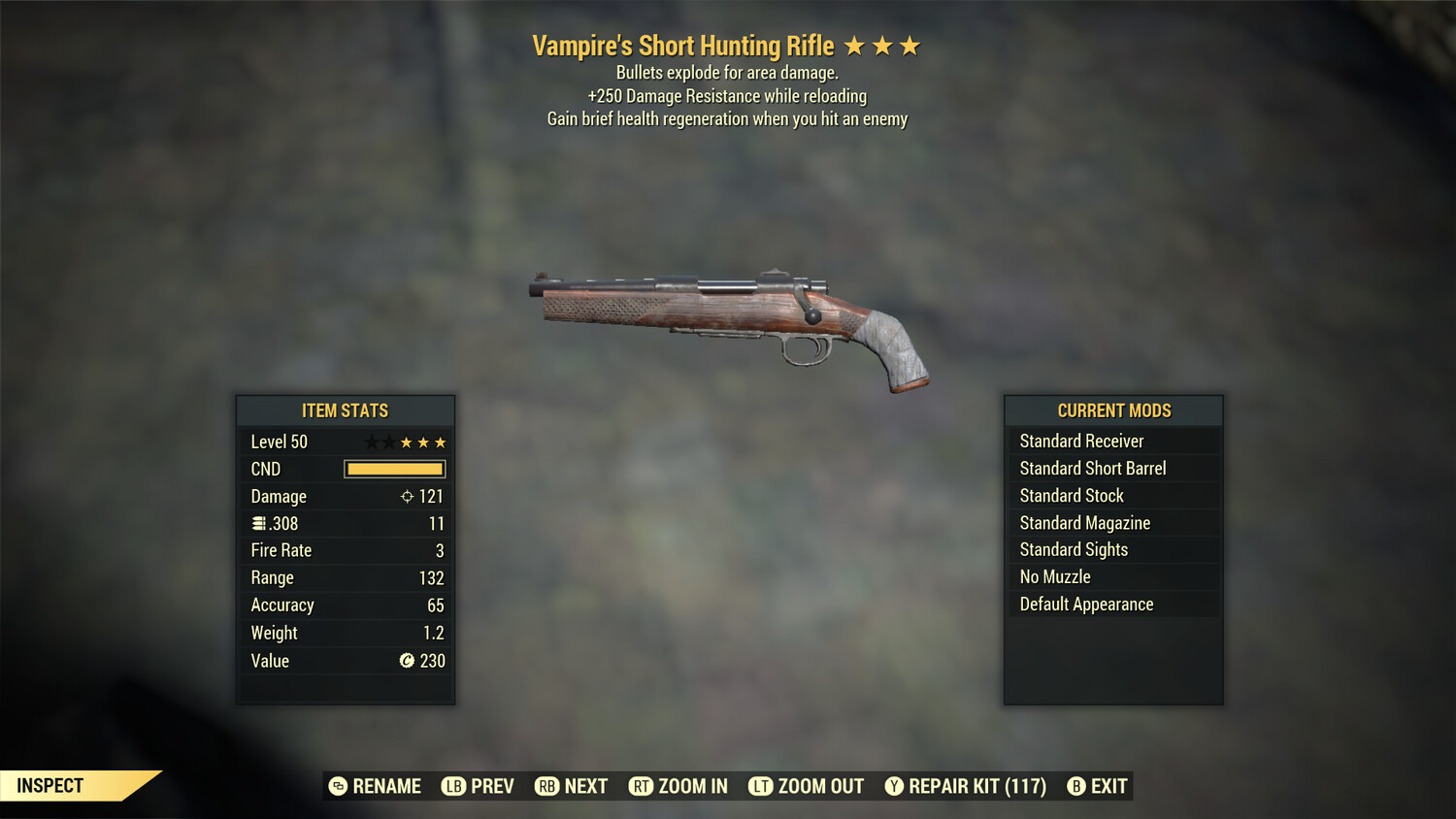Click the hunting rifle 3D model

click(728, 320)
